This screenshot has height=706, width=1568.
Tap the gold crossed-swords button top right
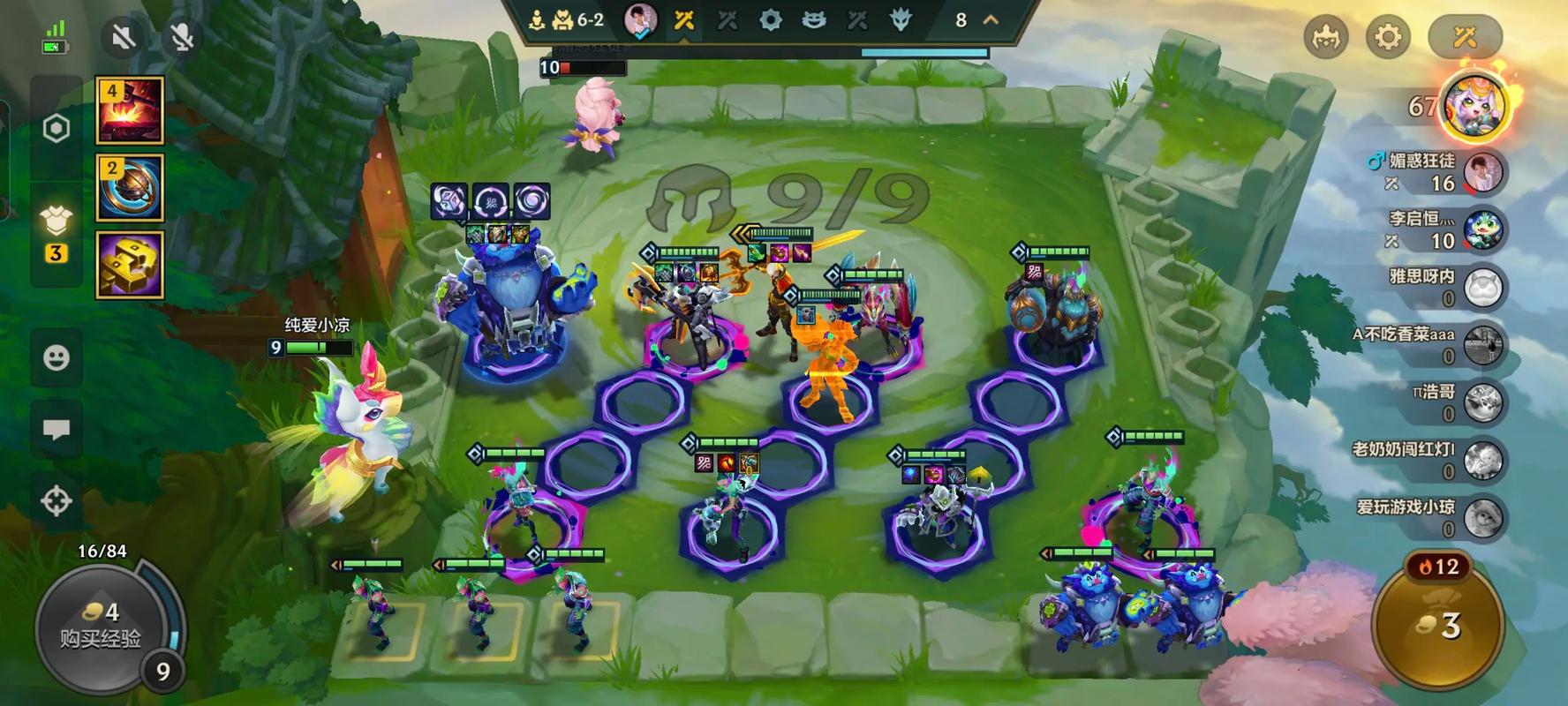coord(1465,37)
